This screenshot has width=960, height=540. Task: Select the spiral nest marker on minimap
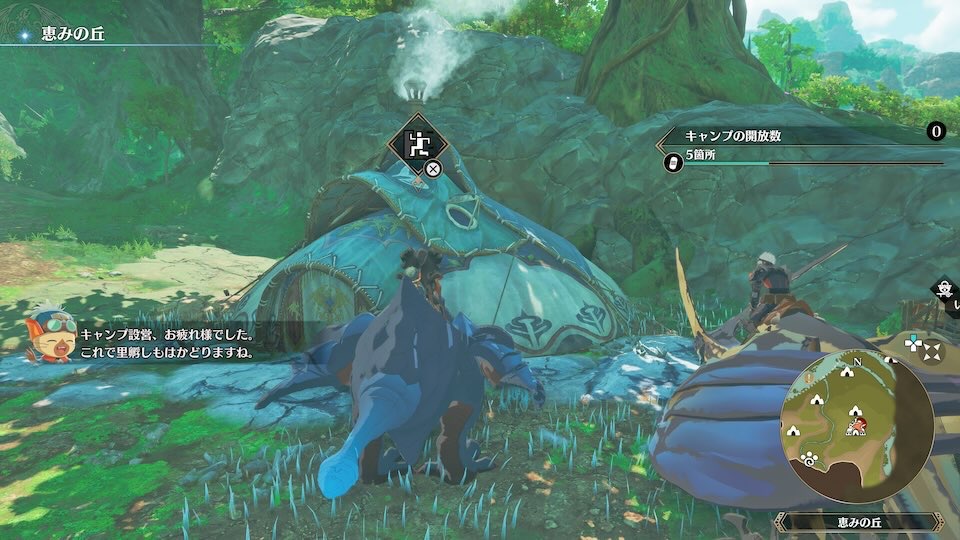[x=809, y=460]
